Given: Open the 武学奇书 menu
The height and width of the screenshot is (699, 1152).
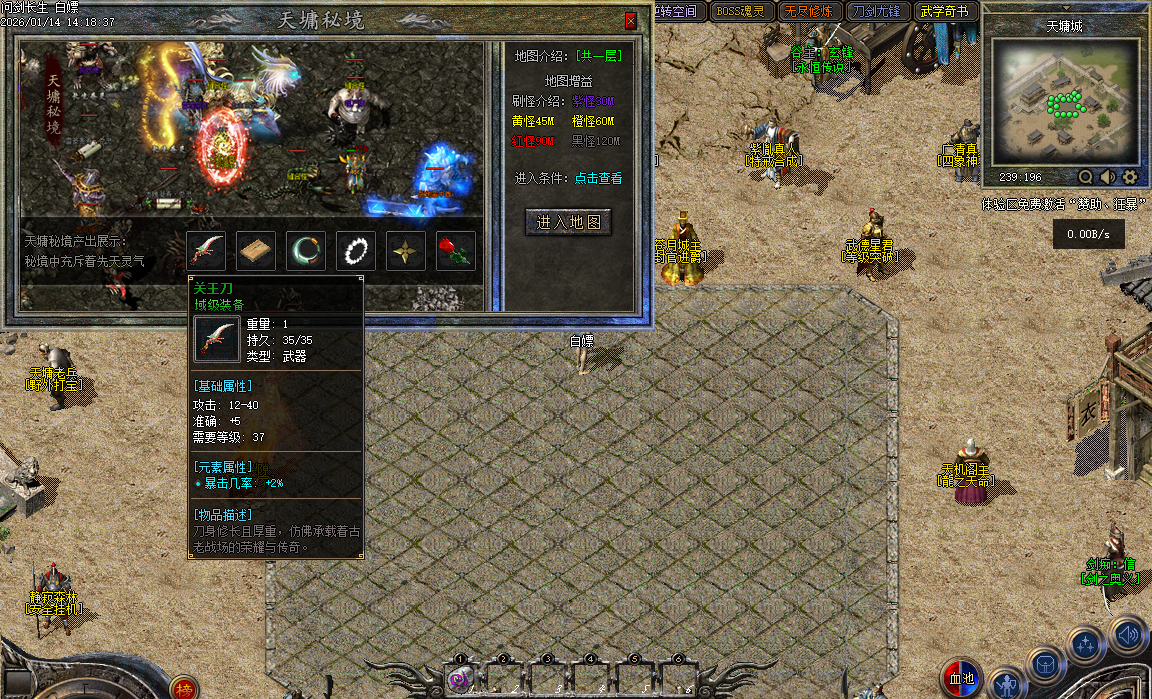Looking at the screenshot, I should (944, 12).
